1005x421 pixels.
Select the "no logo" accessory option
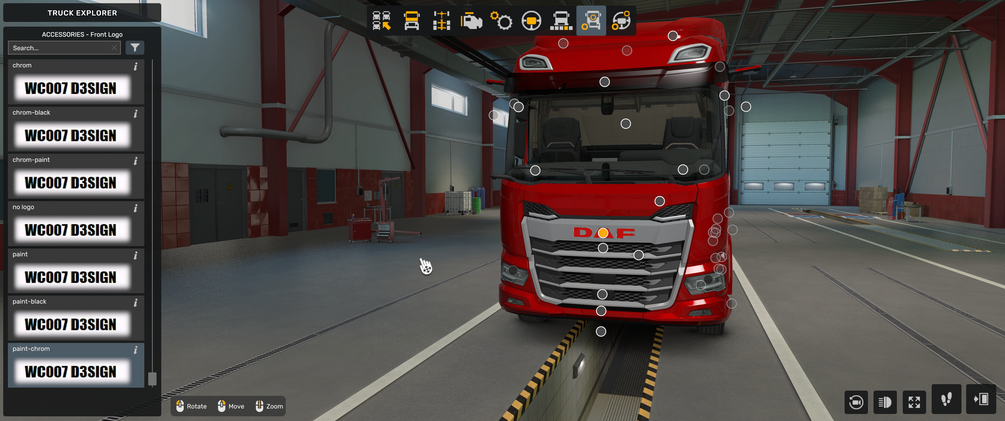point(70,229)
